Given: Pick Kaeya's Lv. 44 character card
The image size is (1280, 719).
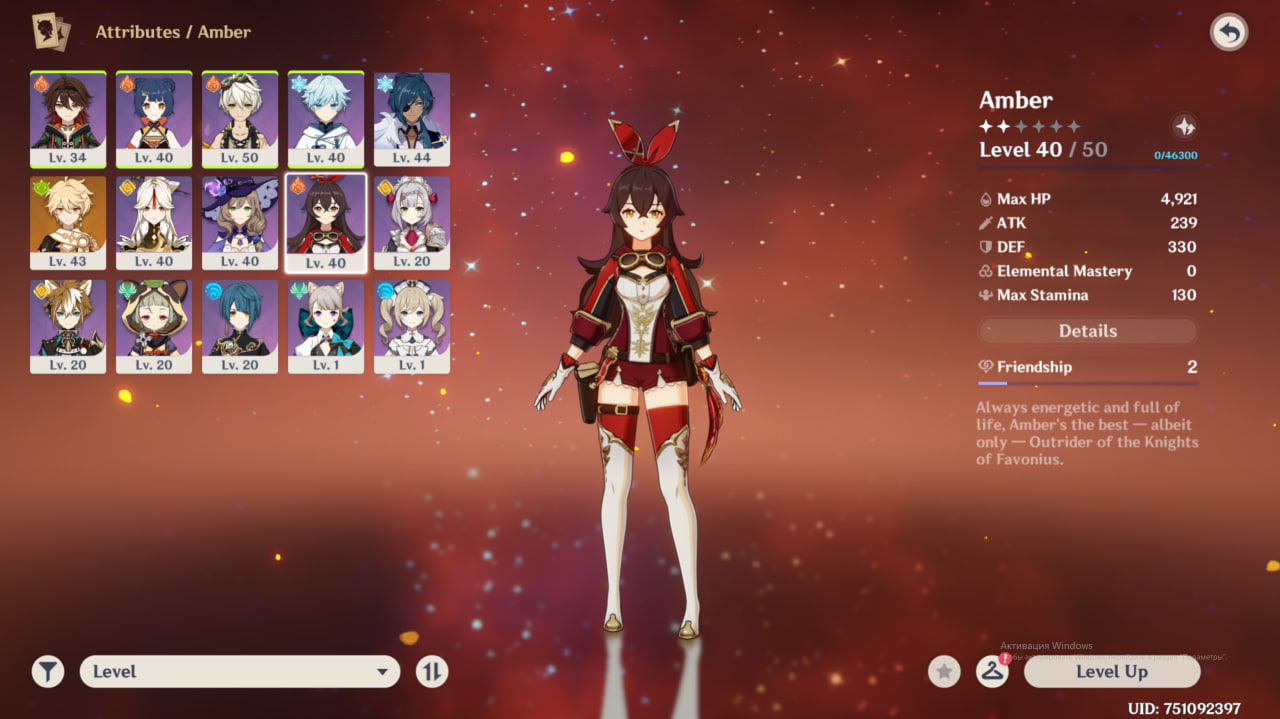Looking at the screenshot, I should [412, 118].
